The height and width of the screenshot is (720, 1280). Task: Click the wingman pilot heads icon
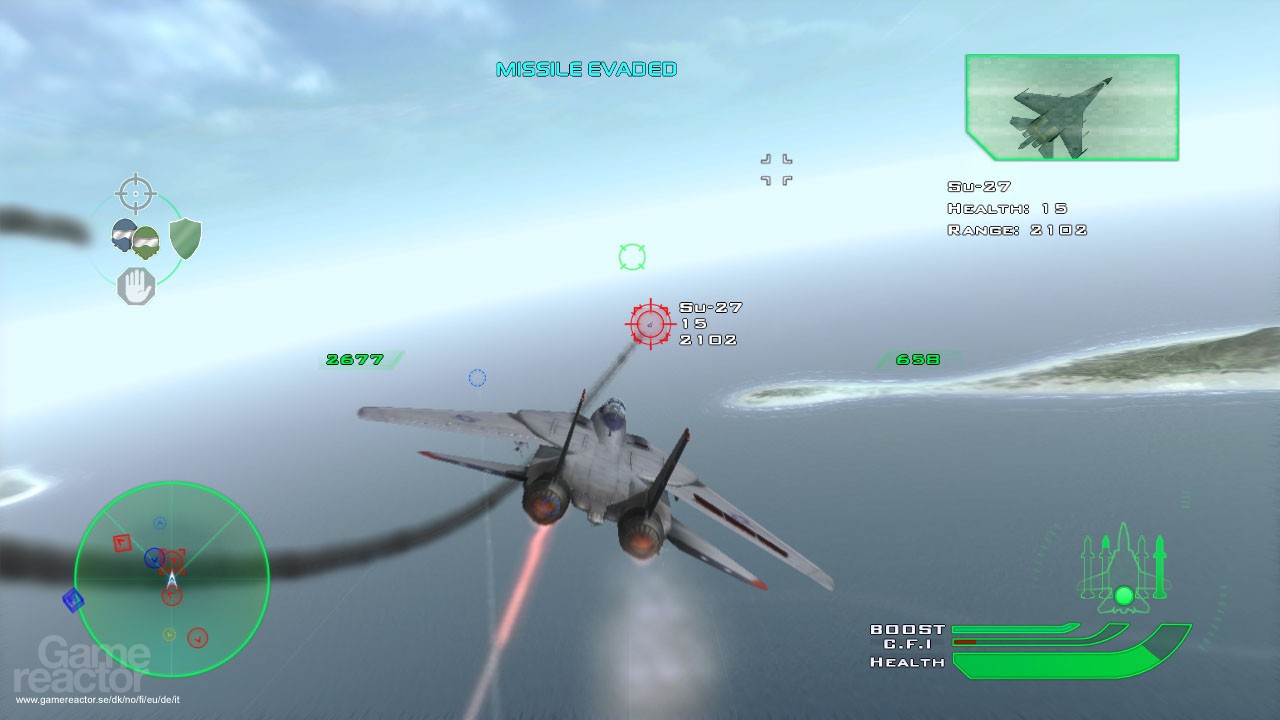point(134,237)
